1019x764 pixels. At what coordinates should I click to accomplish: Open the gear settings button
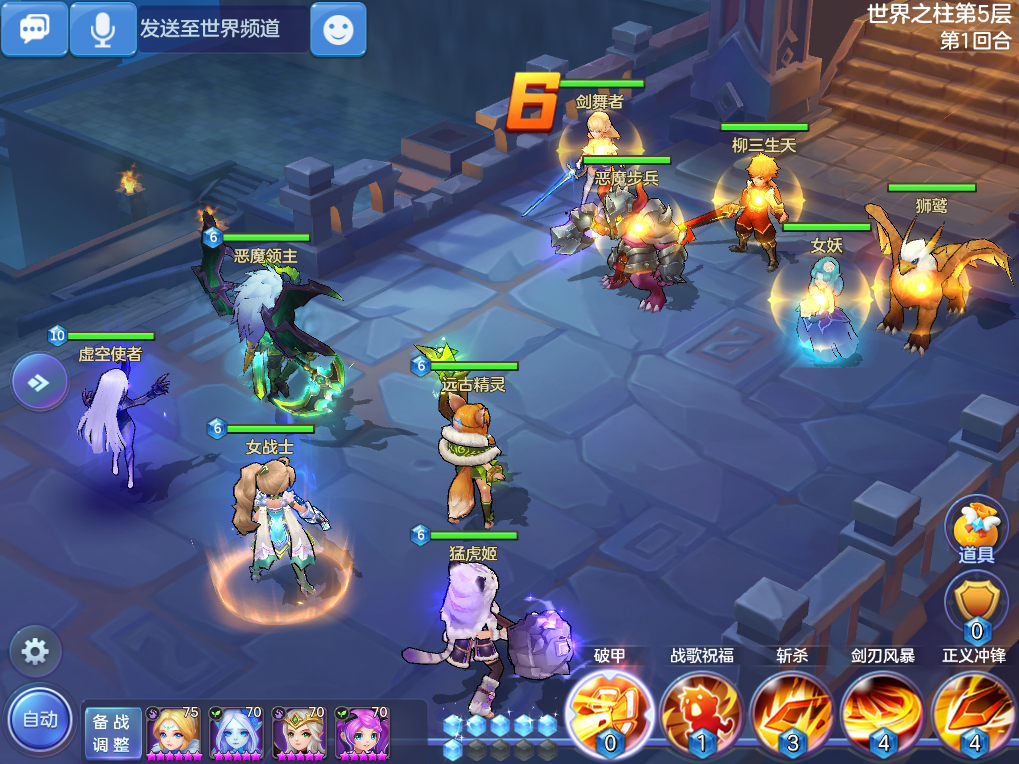[35, 653]
